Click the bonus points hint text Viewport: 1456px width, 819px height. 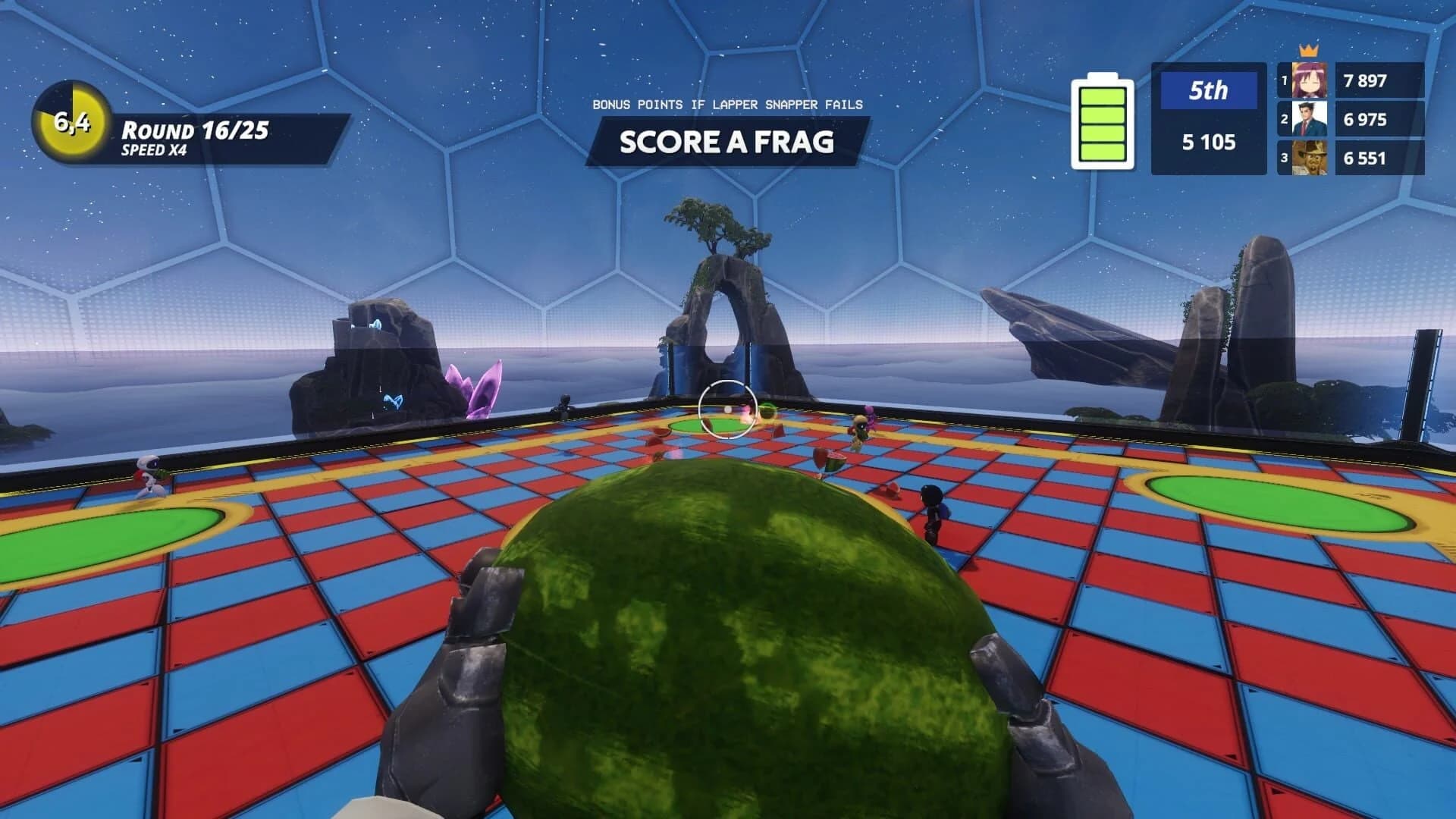(x=728, y=106)
